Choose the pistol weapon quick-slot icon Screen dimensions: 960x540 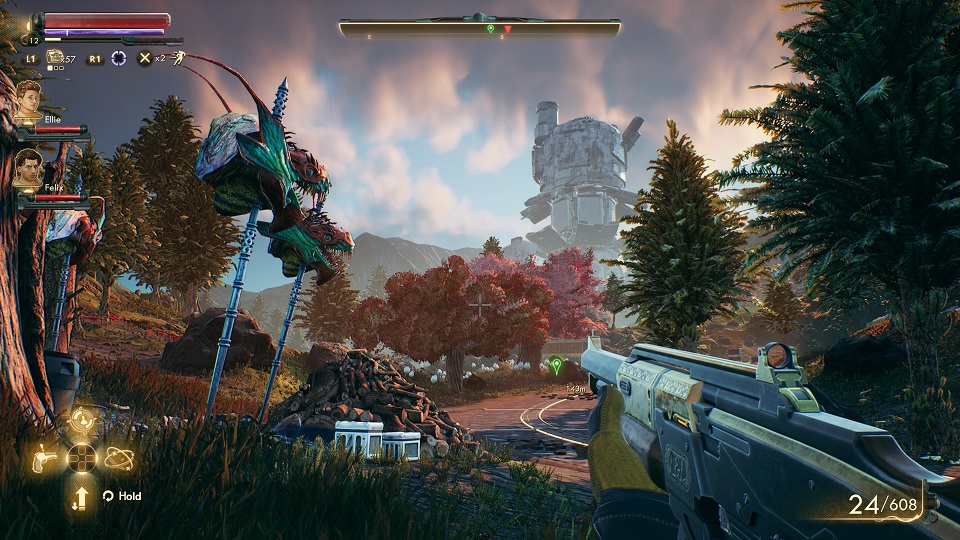coord(45,459)
